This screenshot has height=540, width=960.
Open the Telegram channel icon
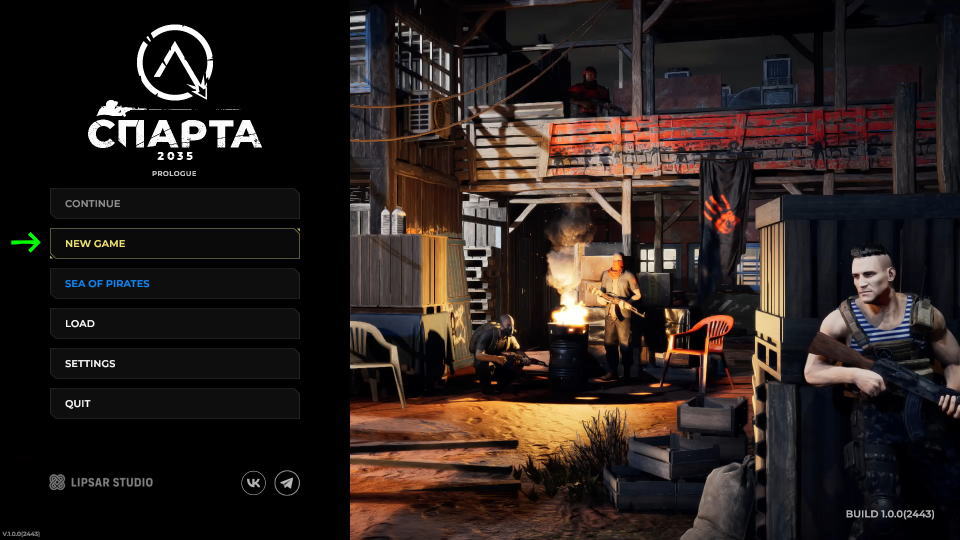287,483
